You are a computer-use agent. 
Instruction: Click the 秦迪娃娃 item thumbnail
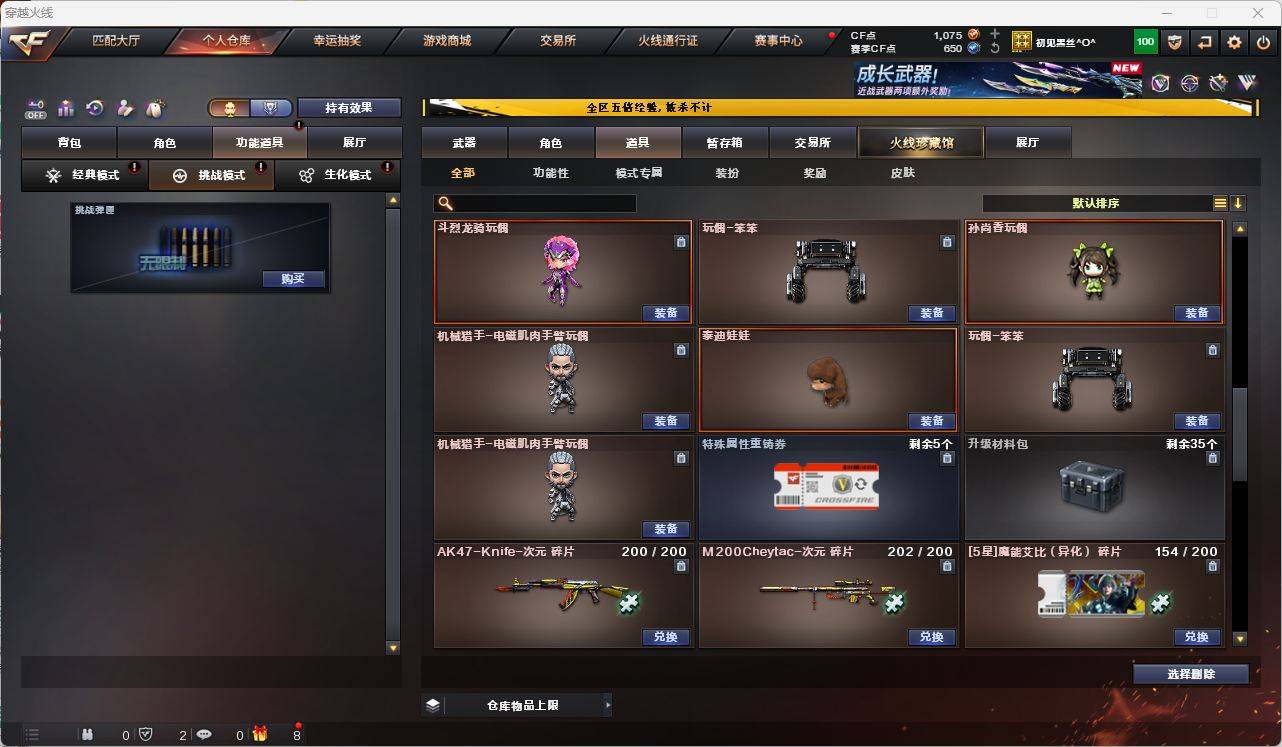point(828,385)
